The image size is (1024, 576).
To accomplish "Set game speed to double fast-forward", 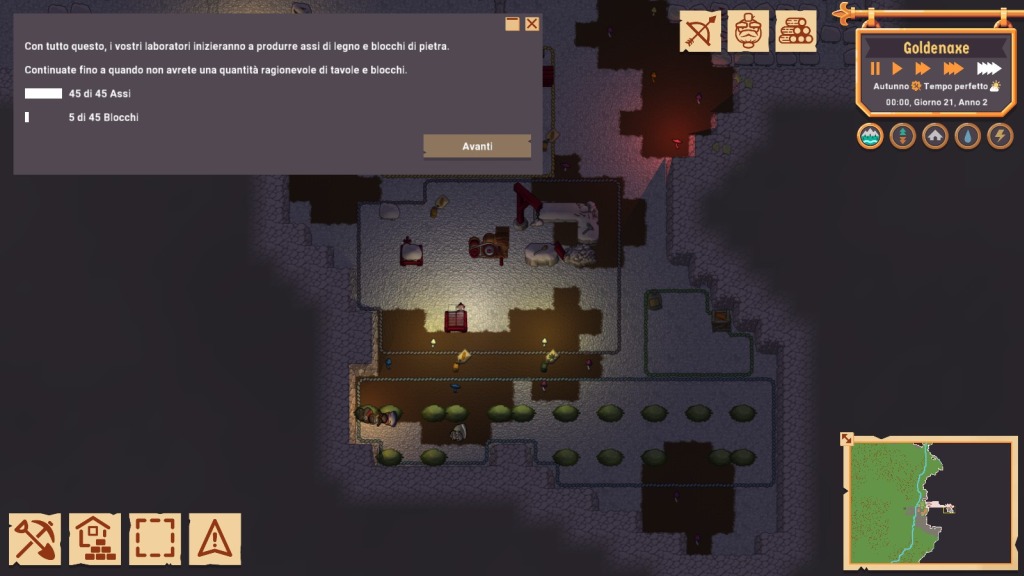I will [922, 69].
